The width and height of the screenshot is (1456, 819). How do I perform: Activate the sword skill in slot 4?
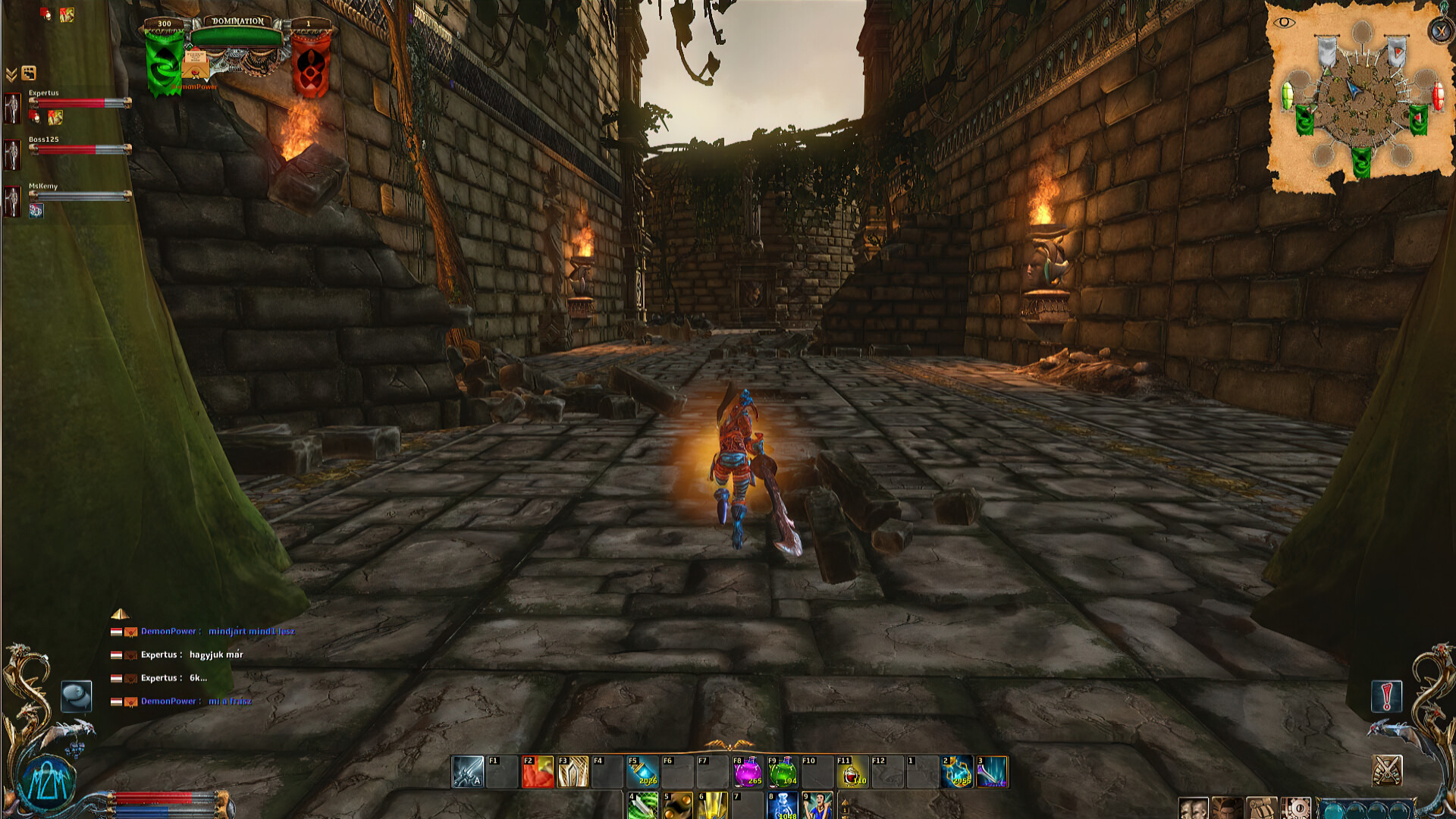[x=643, y=806]
